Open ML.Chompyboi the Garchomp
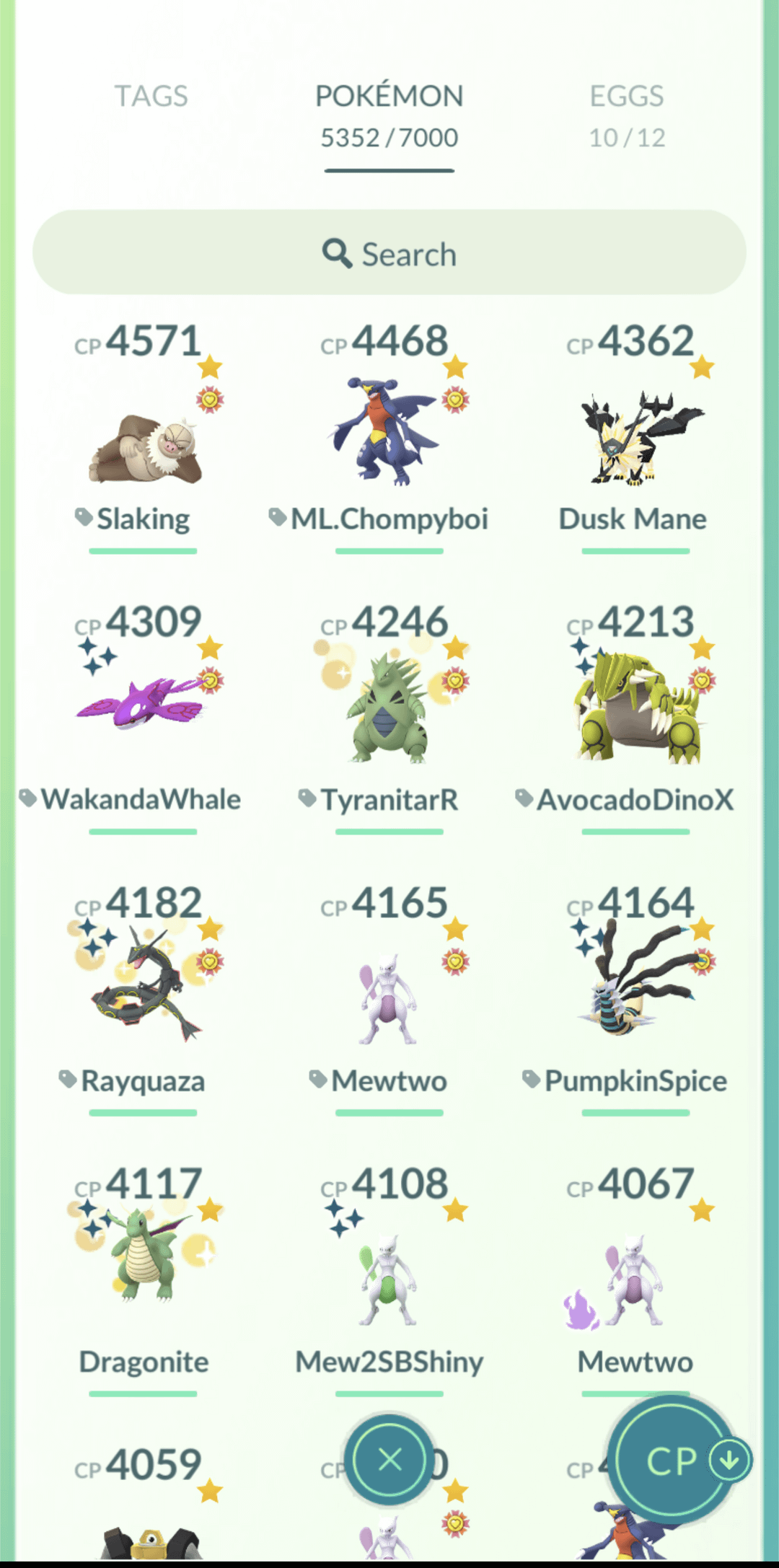This screenshot has width=779, height=1568. tap(389, 434)
